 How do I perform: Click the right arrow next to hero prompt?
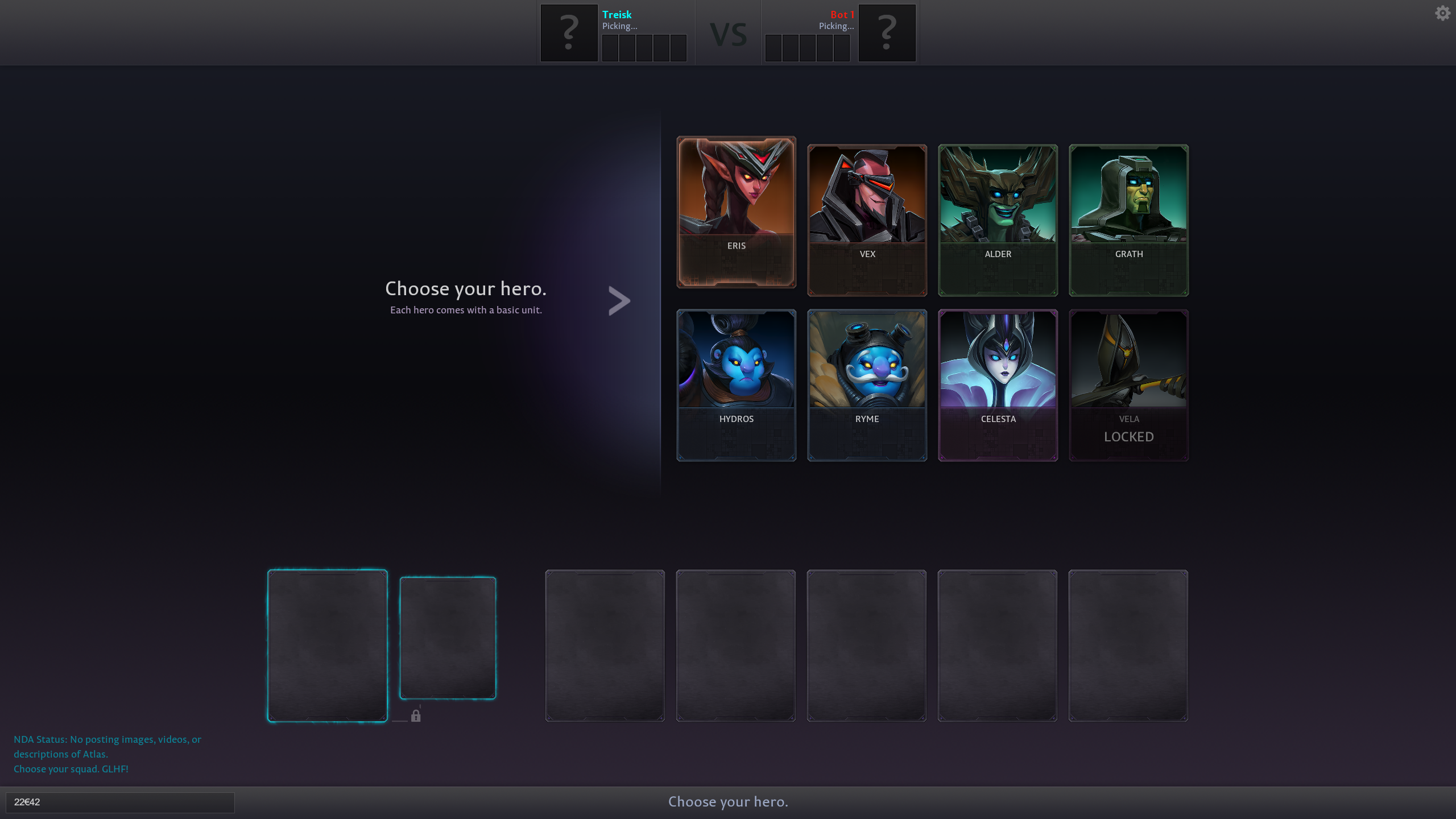619,300
